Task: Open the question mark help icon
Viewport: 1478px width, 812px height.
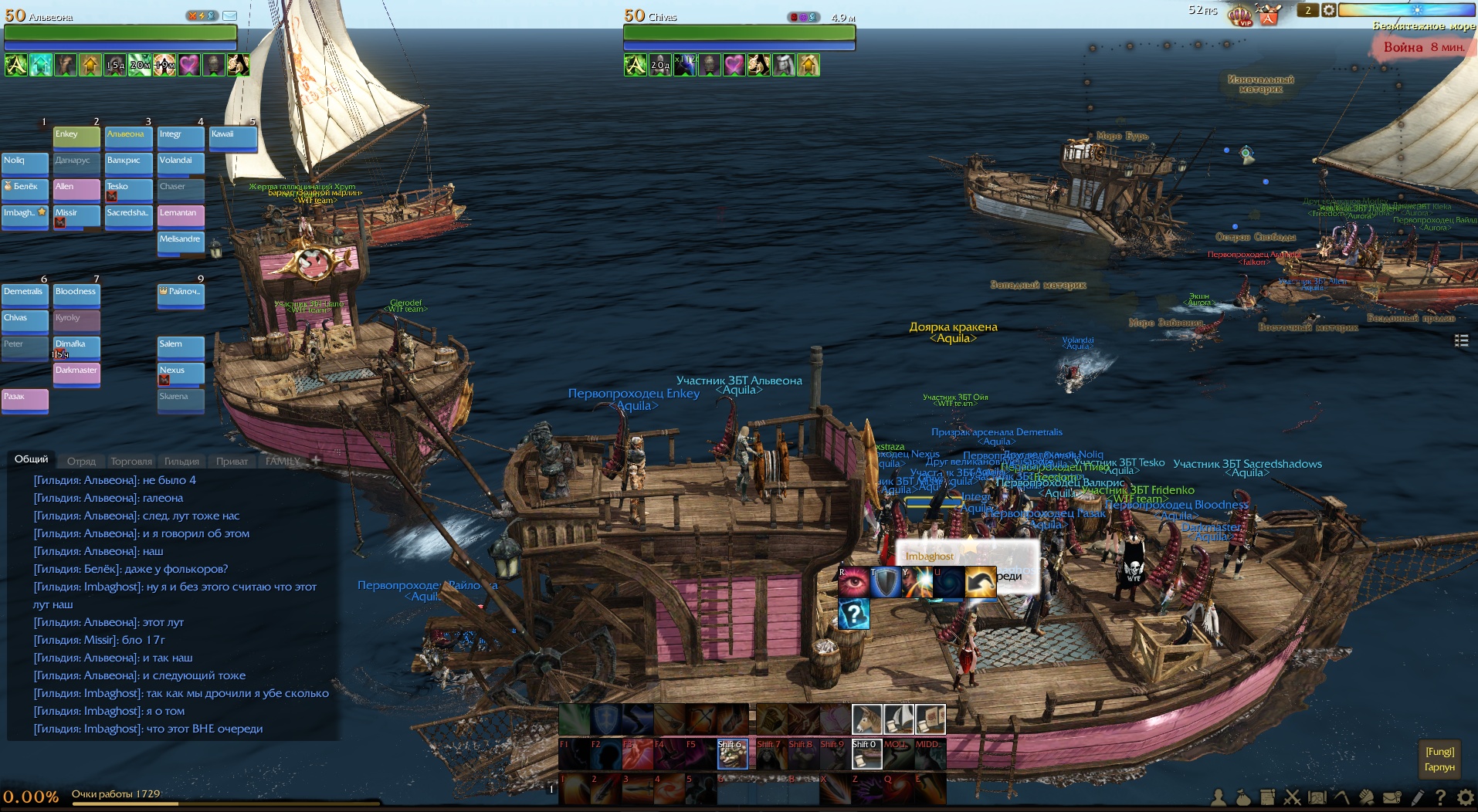Action: point(1440,797)
